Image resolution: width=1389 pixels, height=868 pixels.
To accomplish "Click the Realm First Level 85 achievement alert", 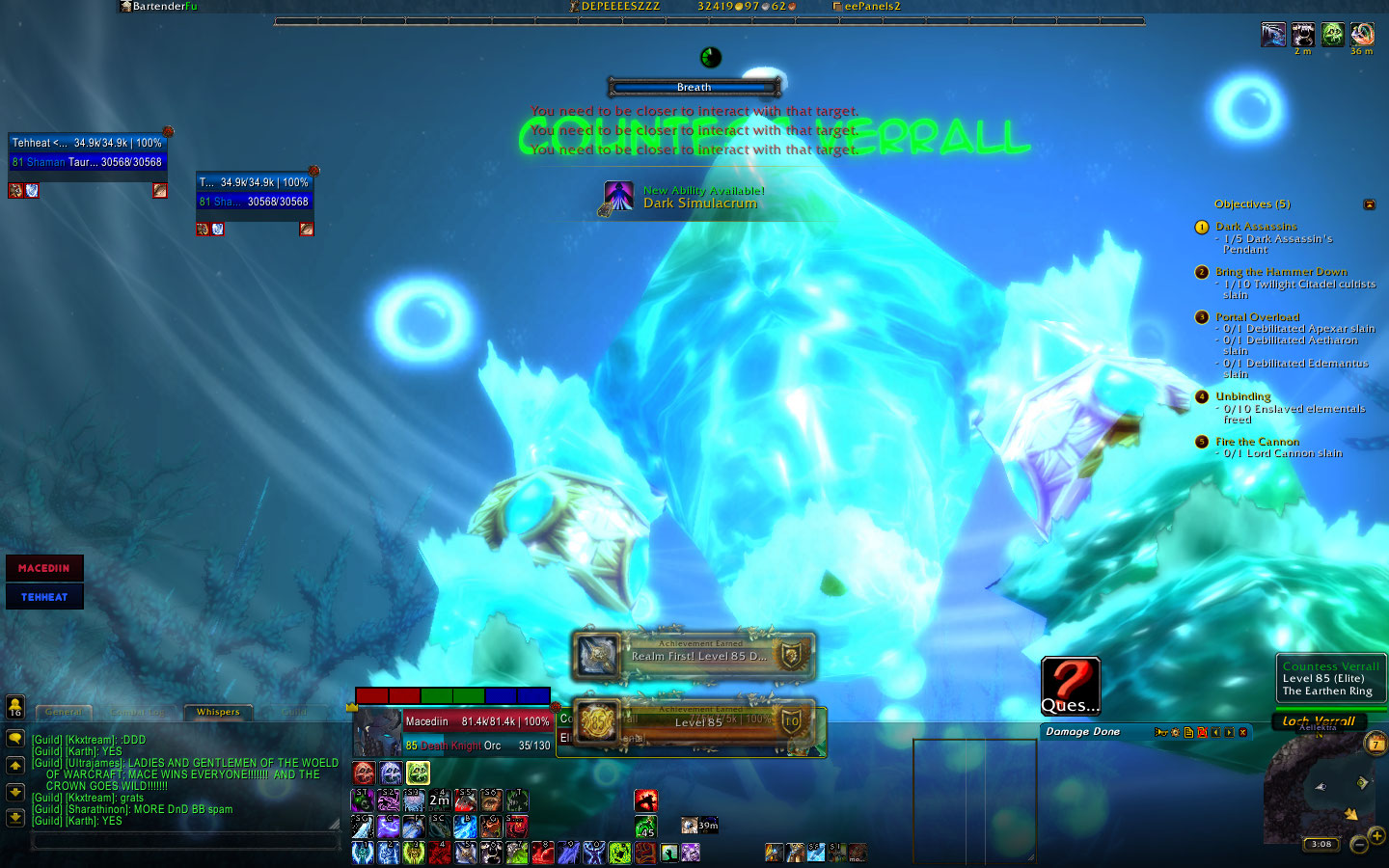I will click(x=694, y=656).
